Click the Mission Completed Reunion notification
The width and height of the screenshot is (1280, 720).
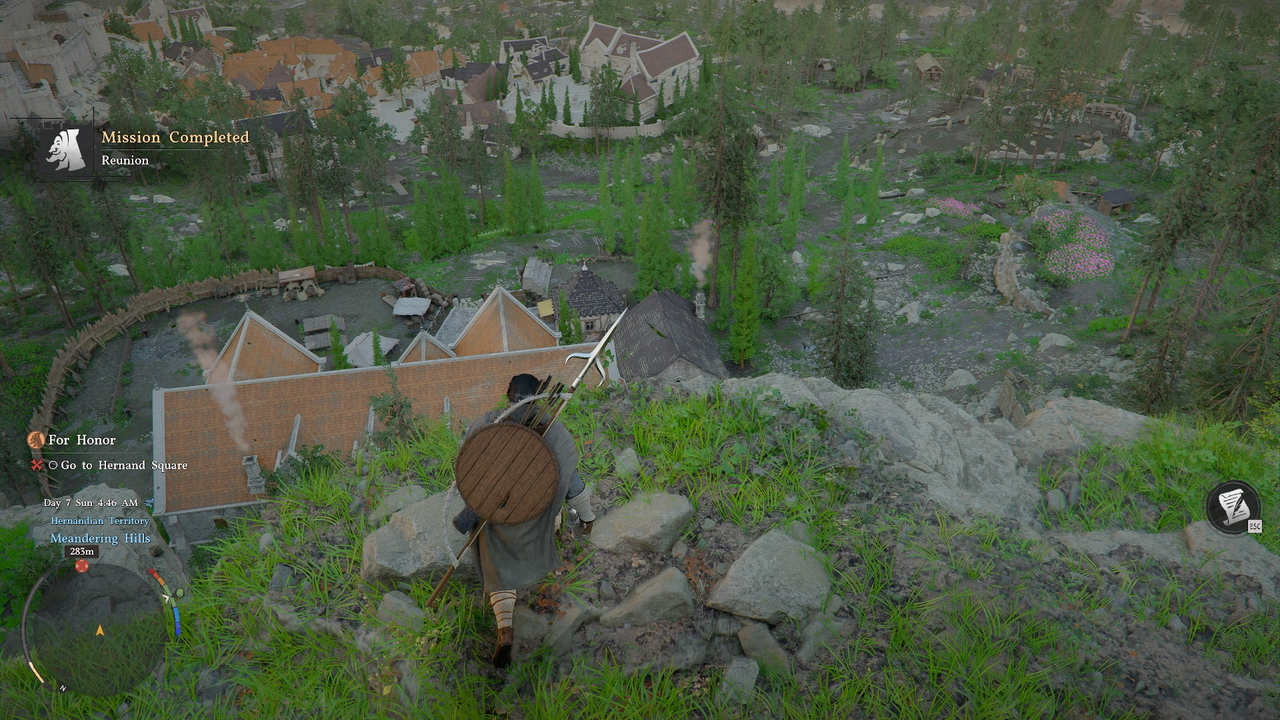coord(150,147)
